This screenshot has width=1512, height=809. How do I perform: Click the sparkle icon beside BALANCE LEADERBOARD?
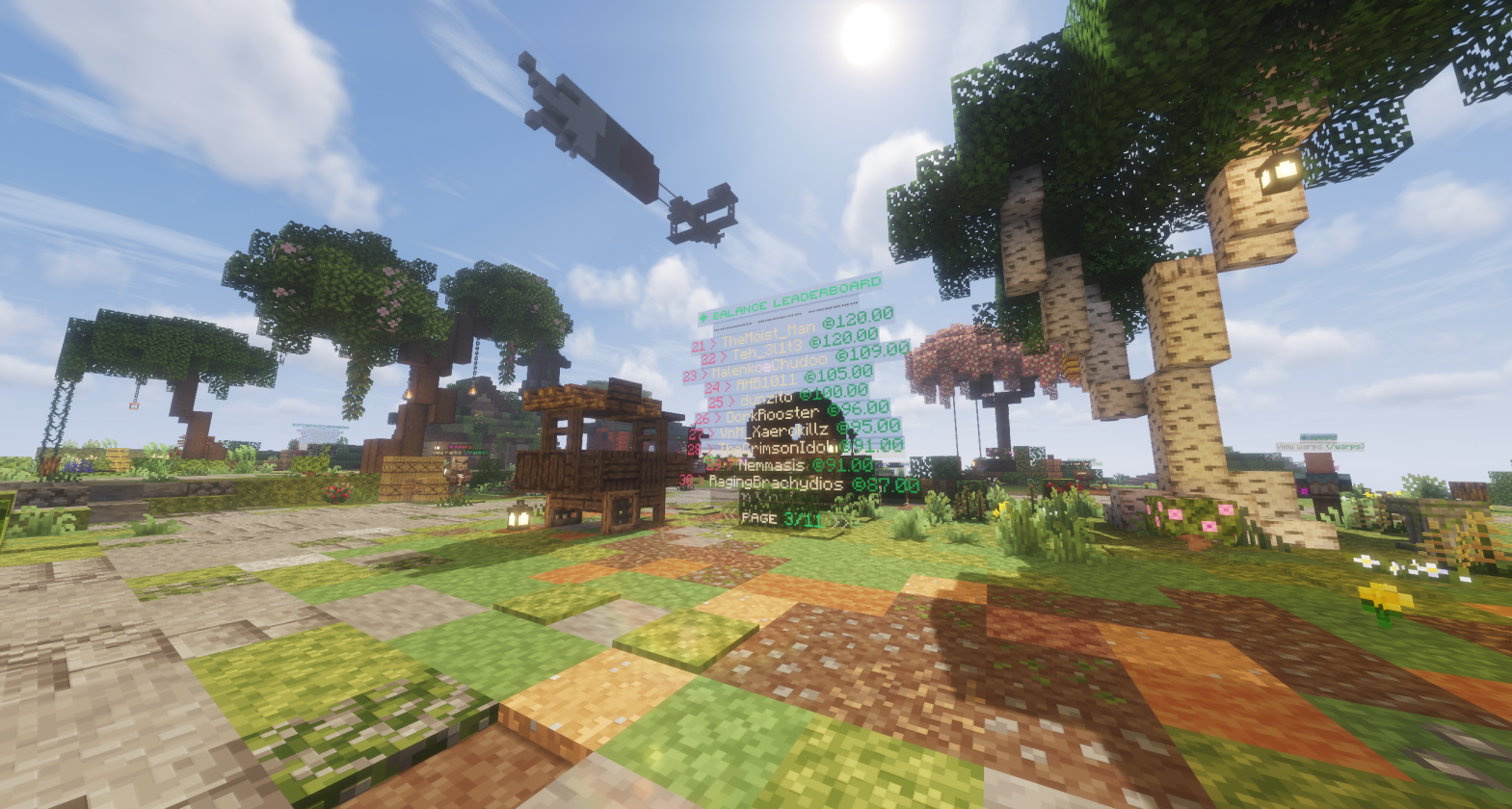click(x=703, y=318)
